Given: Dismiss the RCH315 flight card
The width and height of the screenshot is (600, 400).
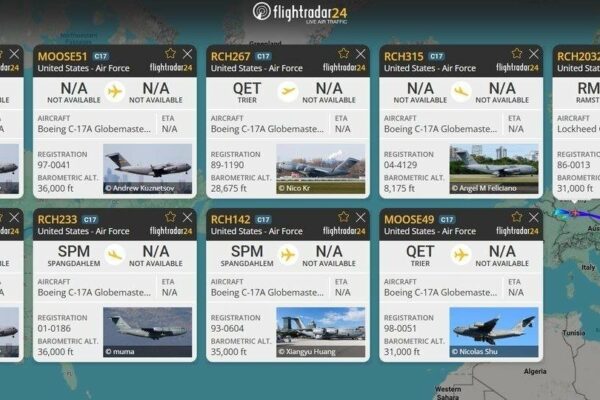Looking at the screenshot, I should (x=533, y=53).
